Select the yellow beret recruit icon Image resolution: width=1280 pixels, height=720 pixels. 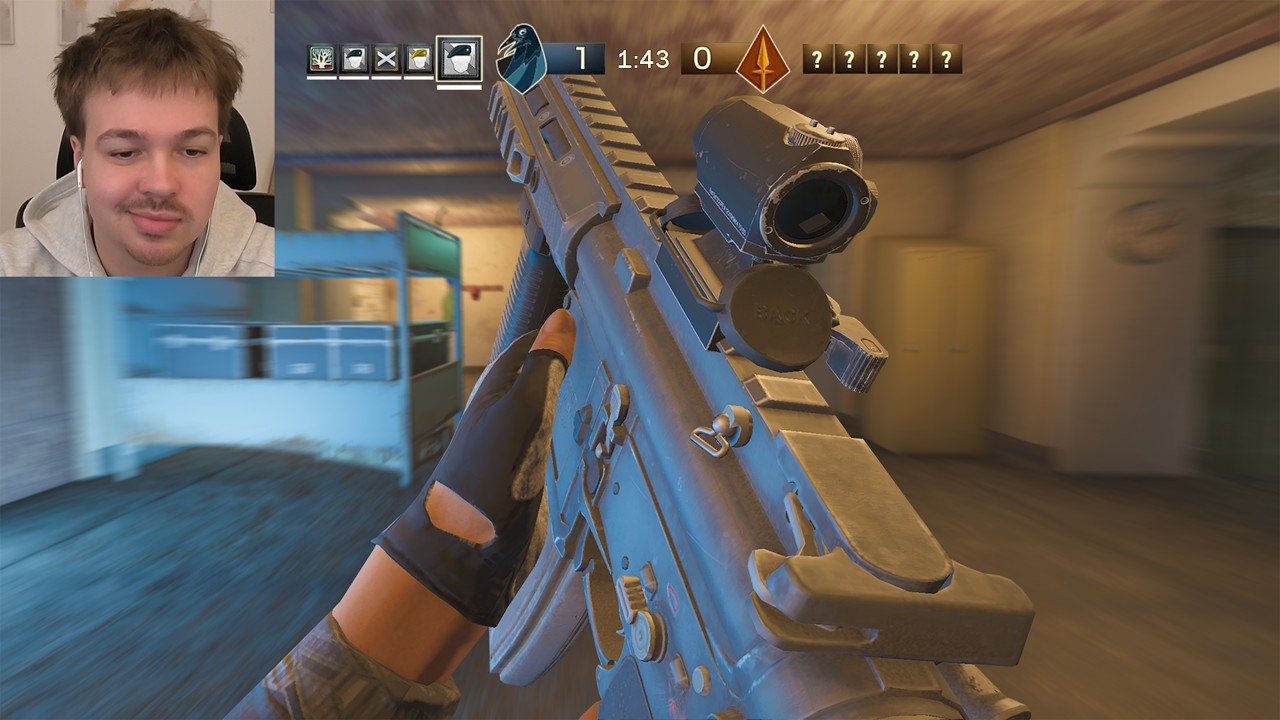pos(418,59)
